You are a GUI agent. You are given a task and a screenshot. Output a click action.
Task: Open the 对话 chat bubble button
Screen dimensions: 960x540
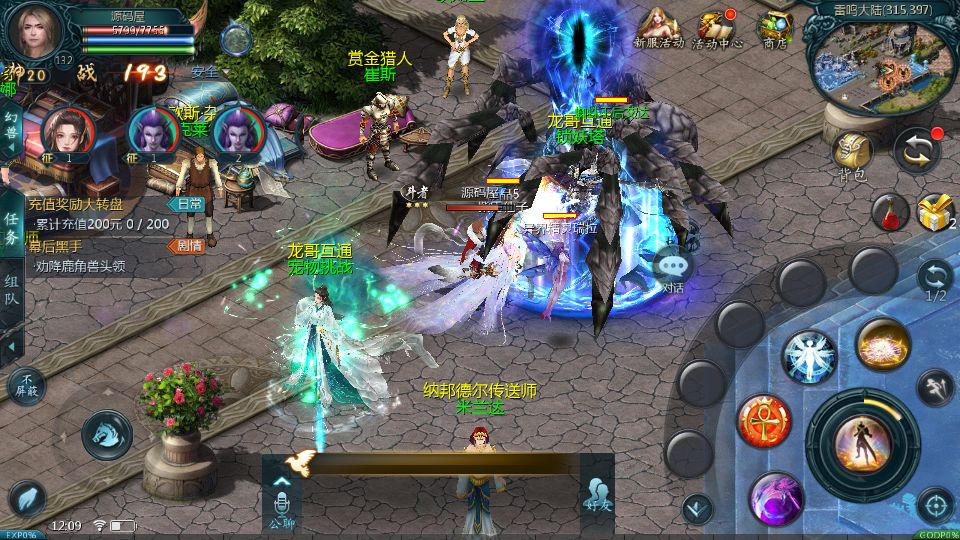click(674, 268)
